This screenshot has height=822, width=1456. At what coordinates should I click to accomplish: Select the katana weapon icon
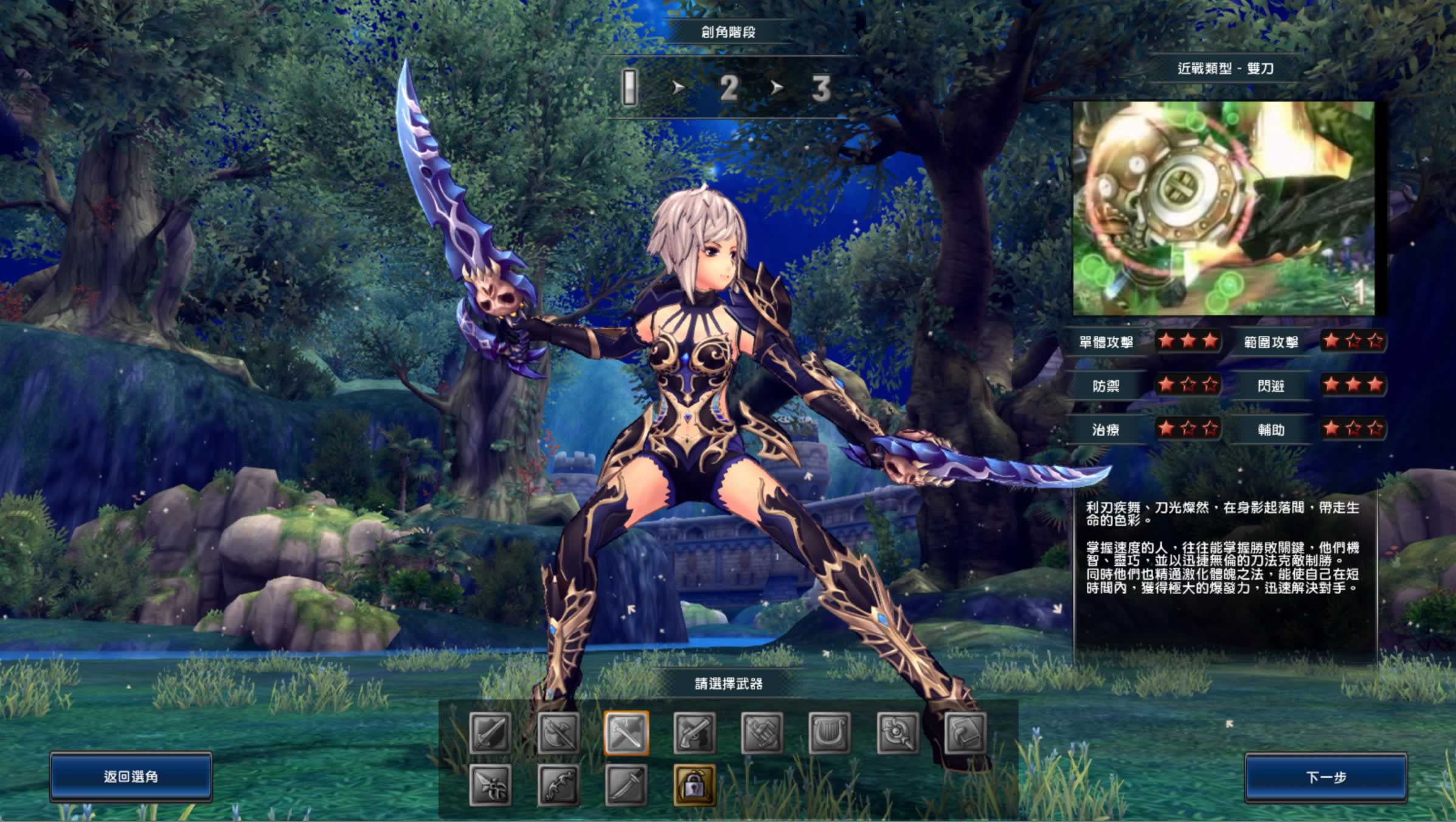click(x=626, y=785)
